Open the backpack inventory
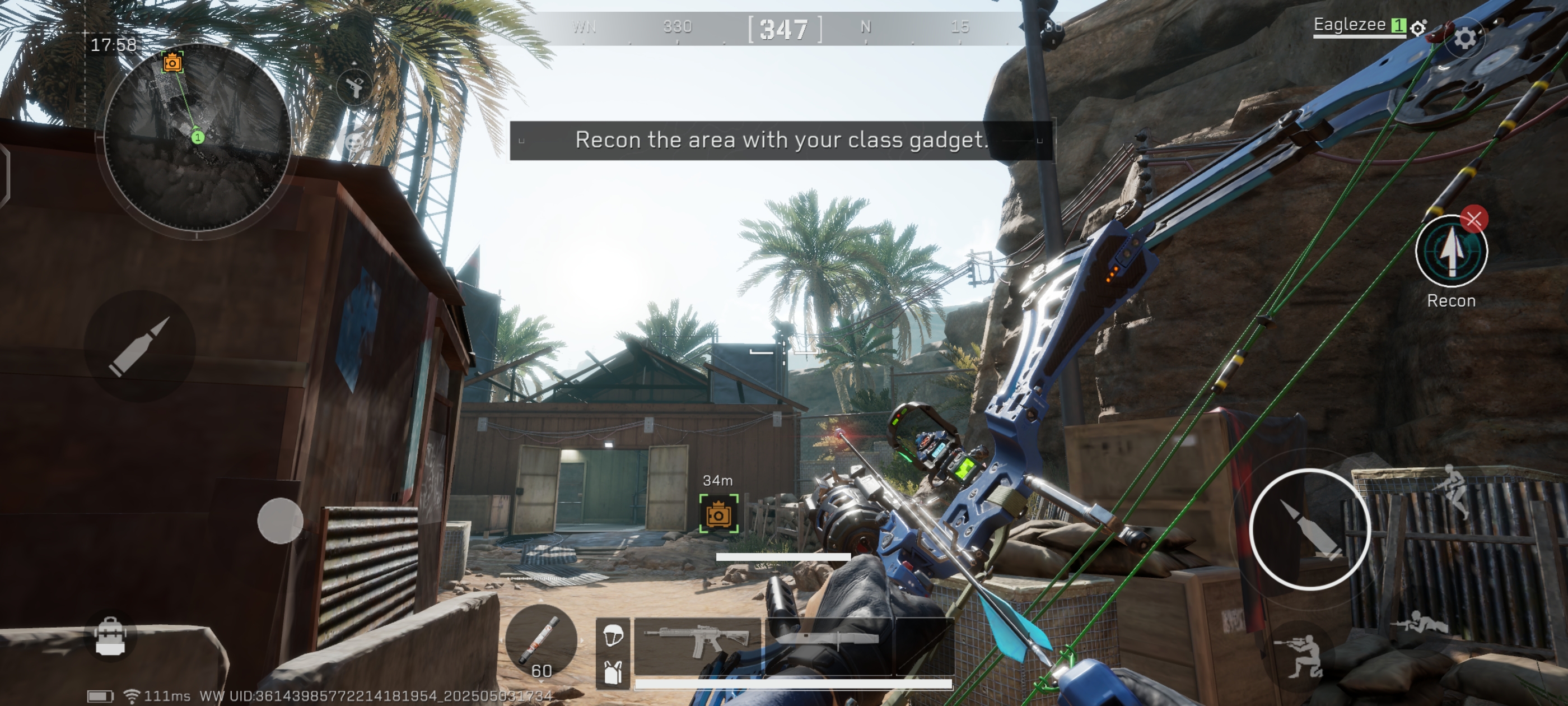The image size is (1568, 706). click(110, 637)
